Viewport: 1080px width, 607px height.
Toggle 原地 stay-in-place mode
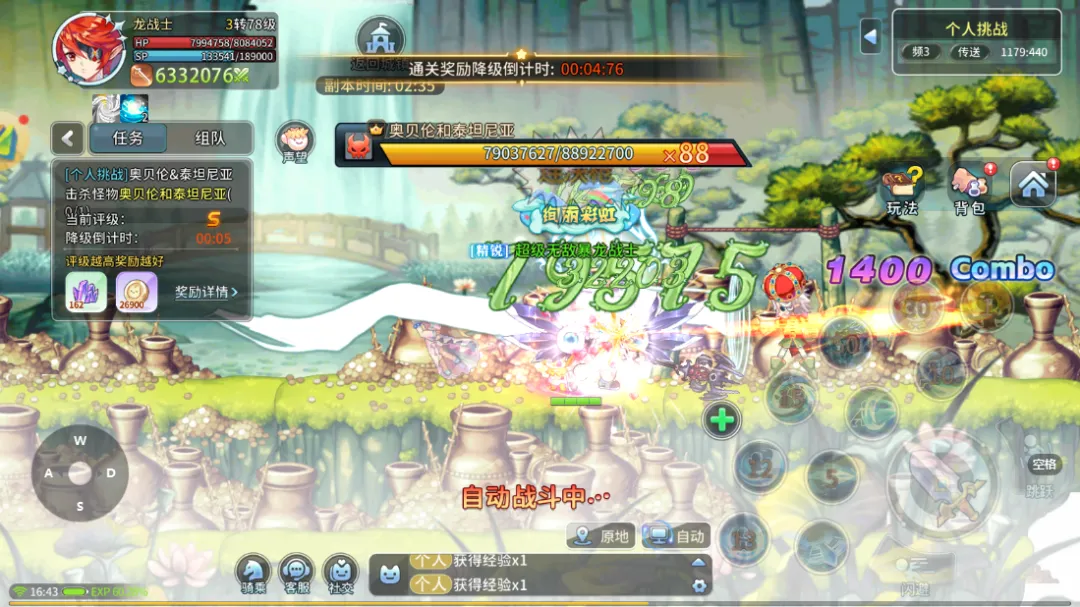[x=602, y=536]
